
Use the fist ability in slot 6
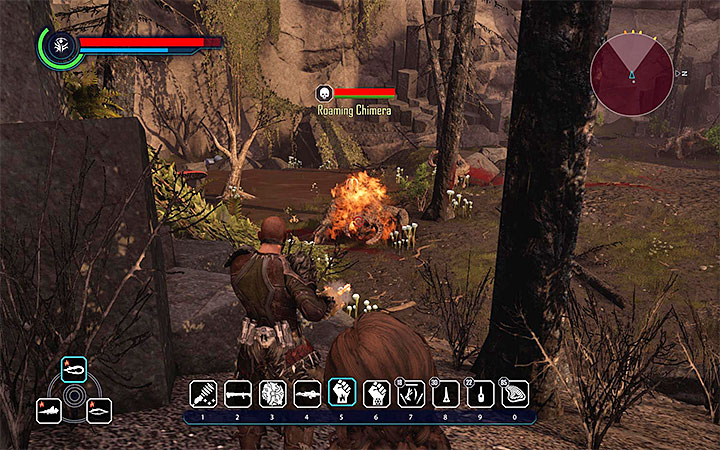tap(376, 393)
